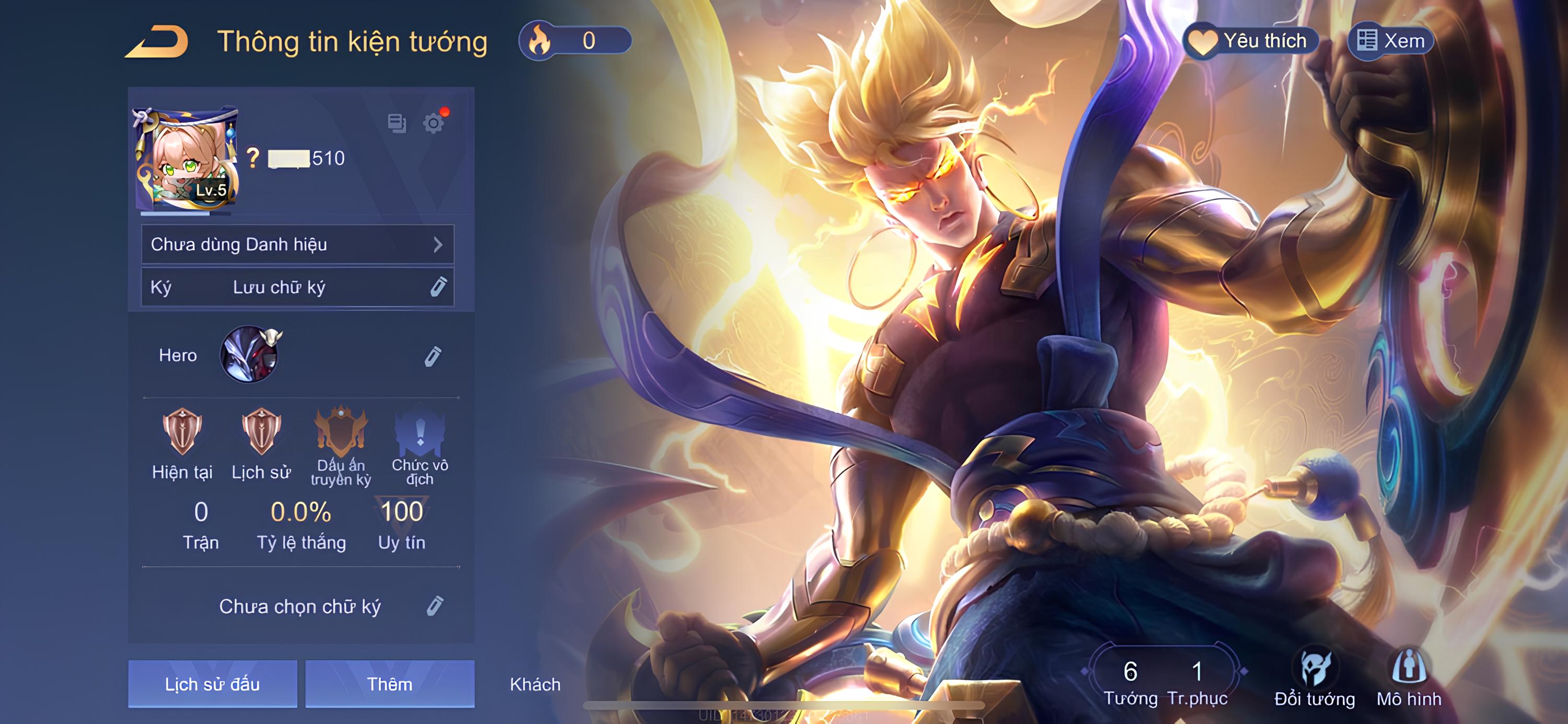
Task: Go back using the gold arrow
Action: point(157,41)
